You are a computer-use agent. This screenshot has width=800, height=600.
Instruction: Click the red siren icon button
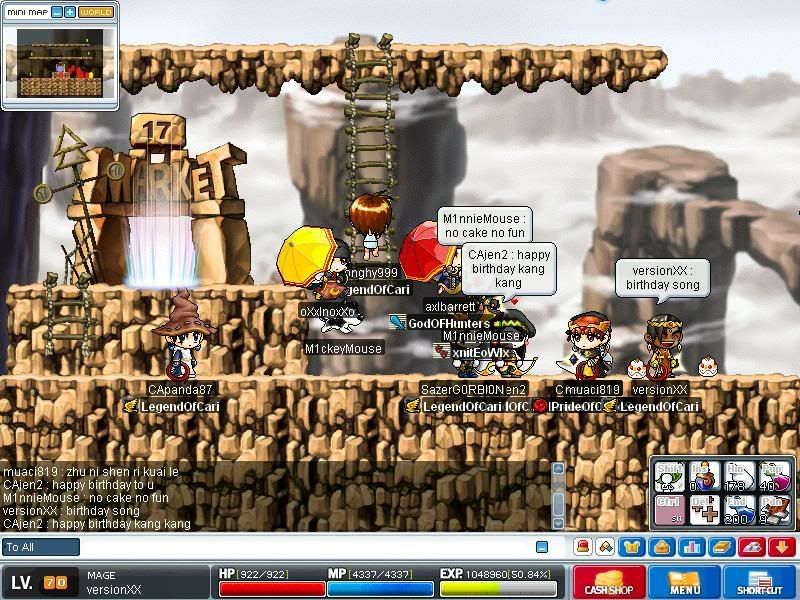583,547
